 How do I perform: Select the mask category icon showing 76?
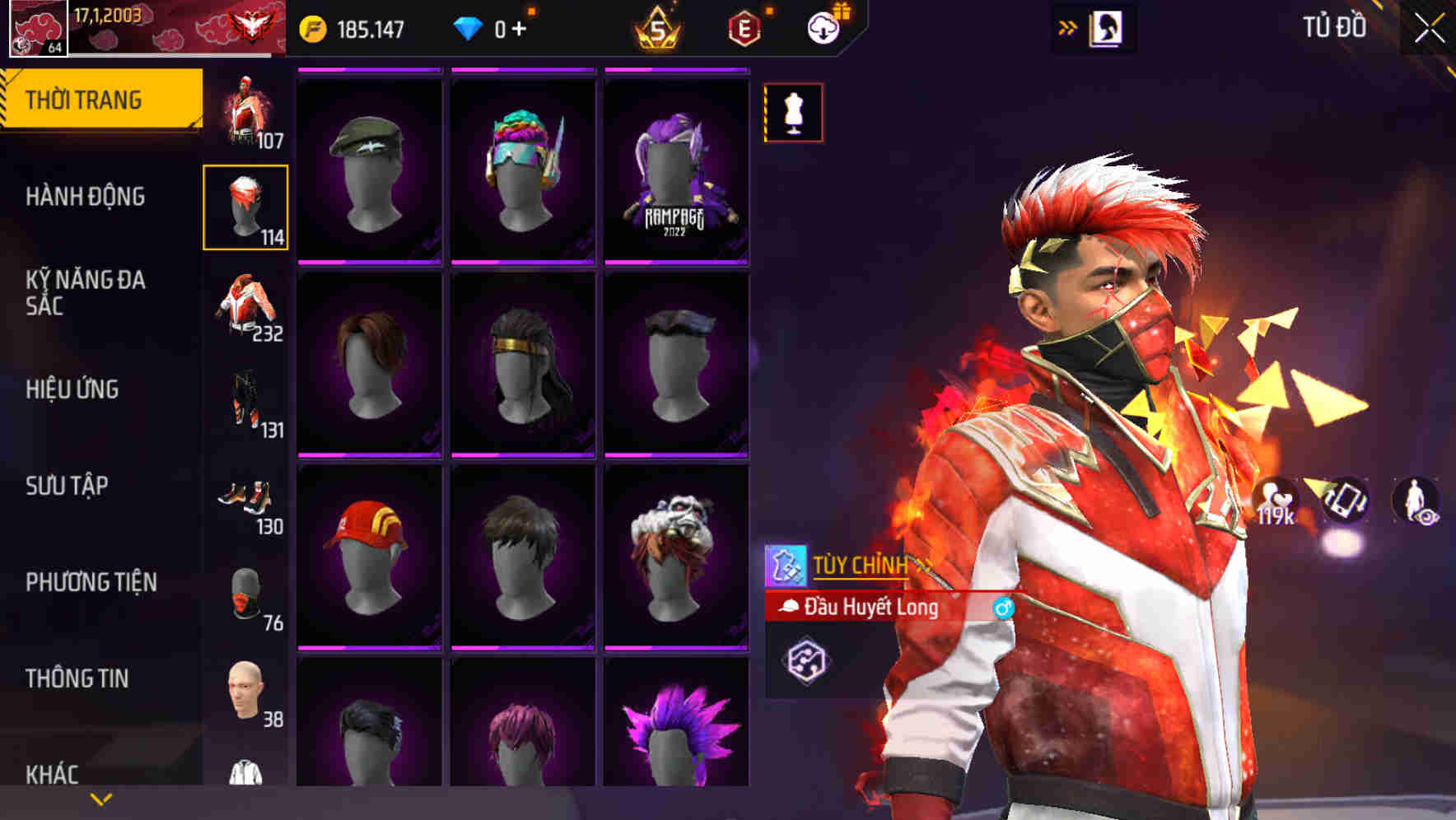(x=245, y=591)
